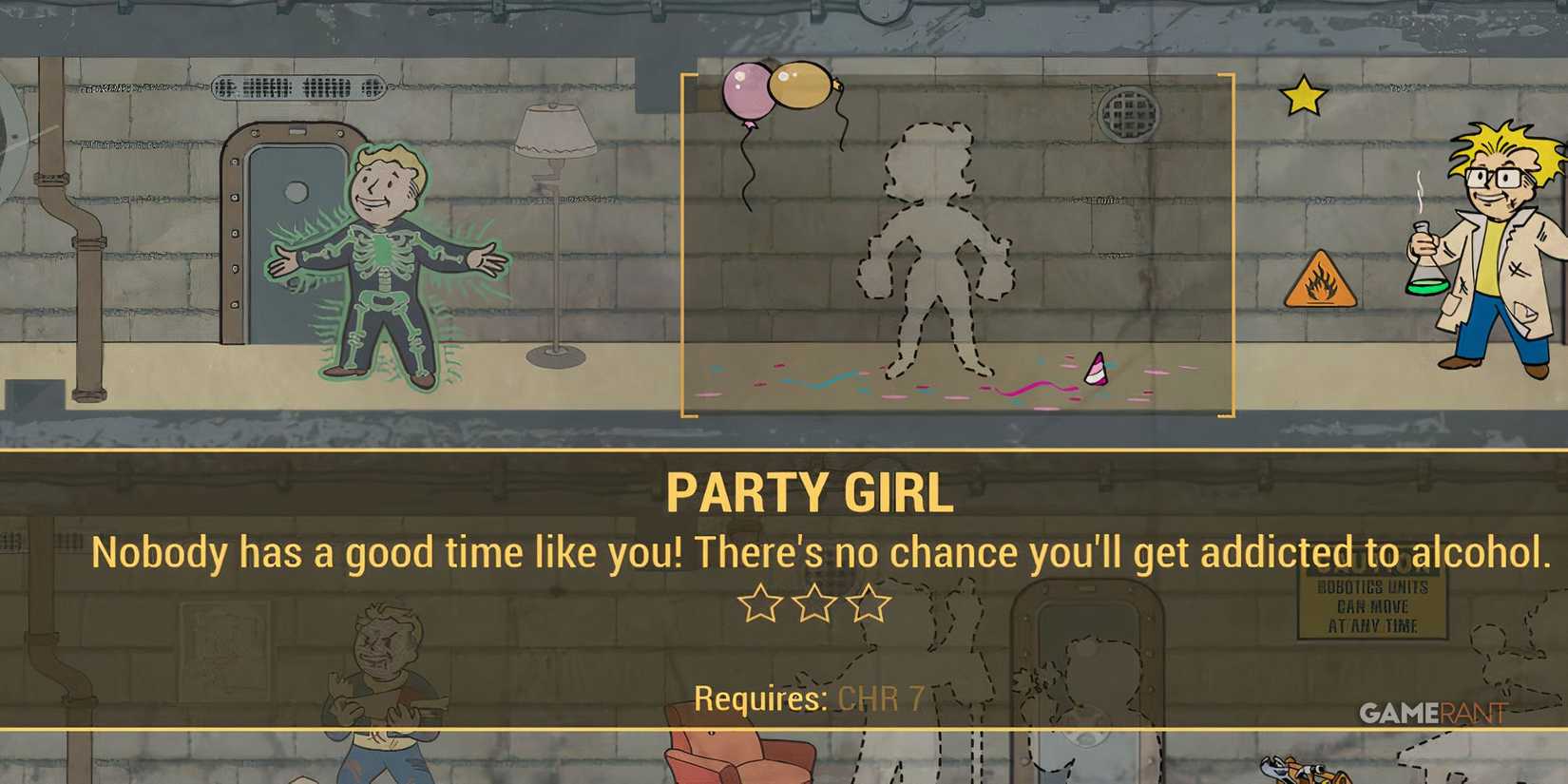The height and width of the screenshot is (784, 1568).
Task: Expand the Party Girl perk frame
Action: tap(955, 242)
